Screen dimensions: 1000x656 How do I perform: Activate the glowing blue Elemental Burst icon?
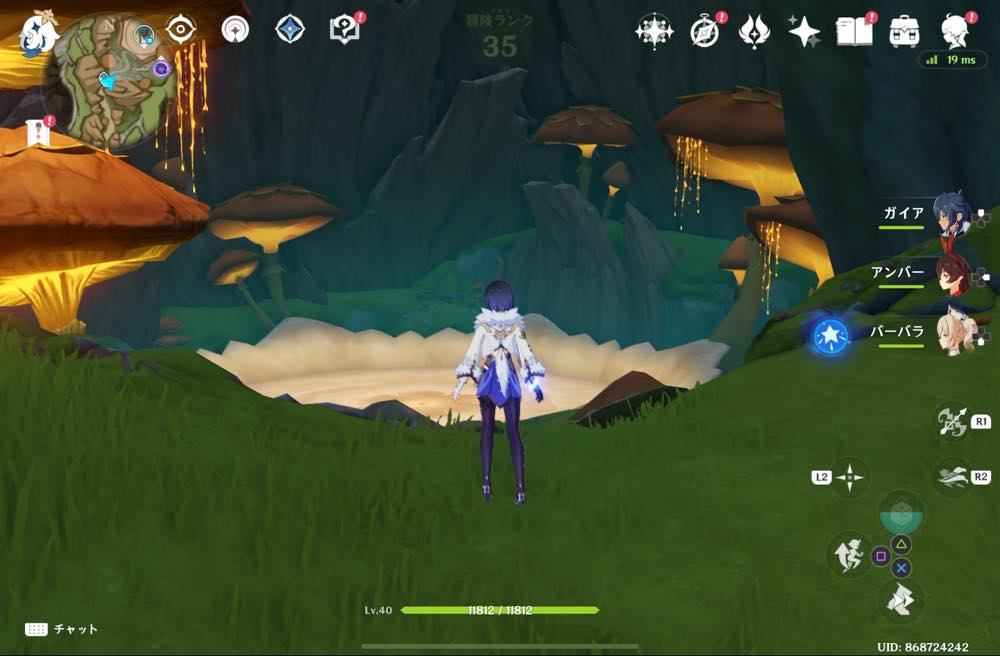click(831, 337)
